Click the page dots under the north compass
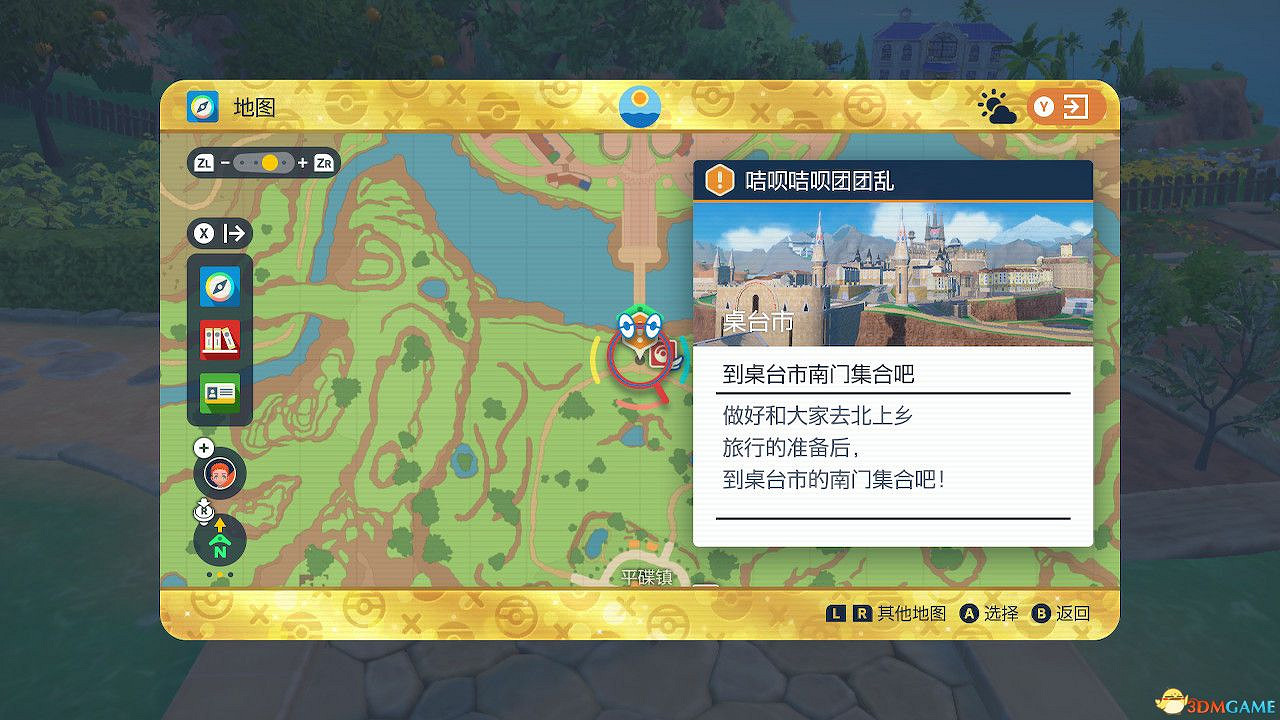1280x720 pixels. [218, 572]
